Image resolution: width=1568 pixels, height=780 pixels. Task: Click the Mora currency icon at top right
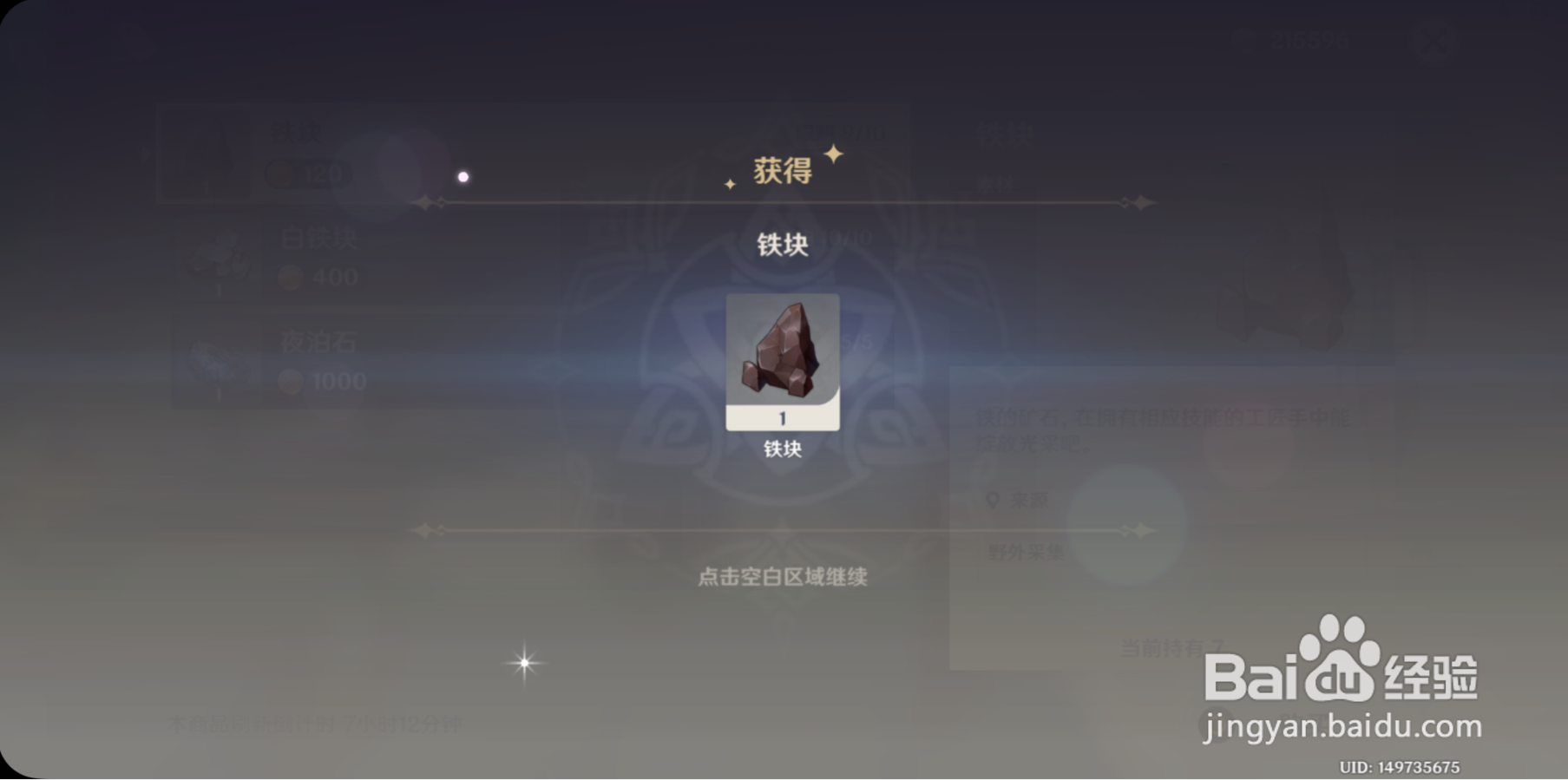pos(1244,38)
